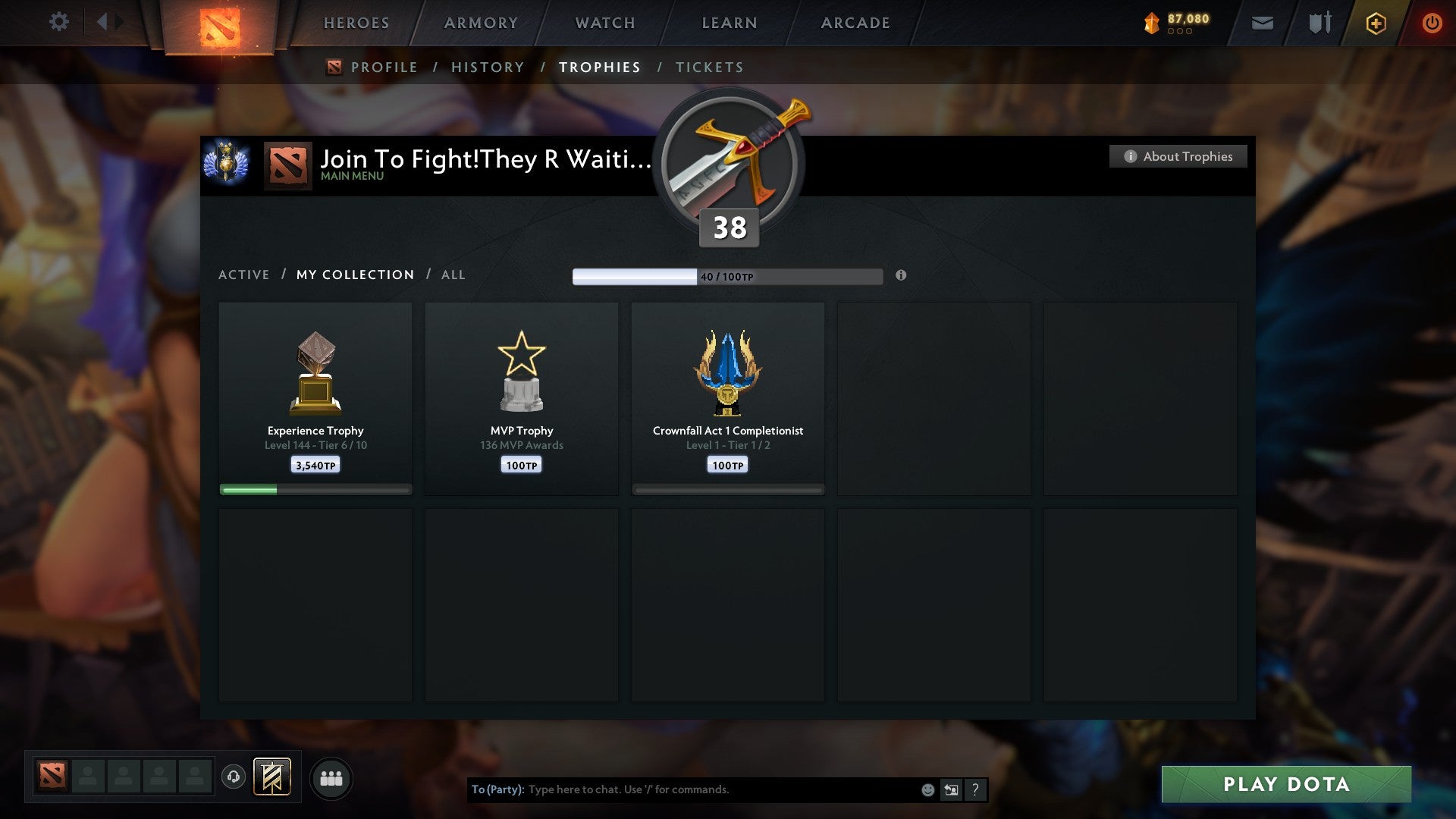
Task: Open the mail inbox
Action: click(x=1261, y=23)
